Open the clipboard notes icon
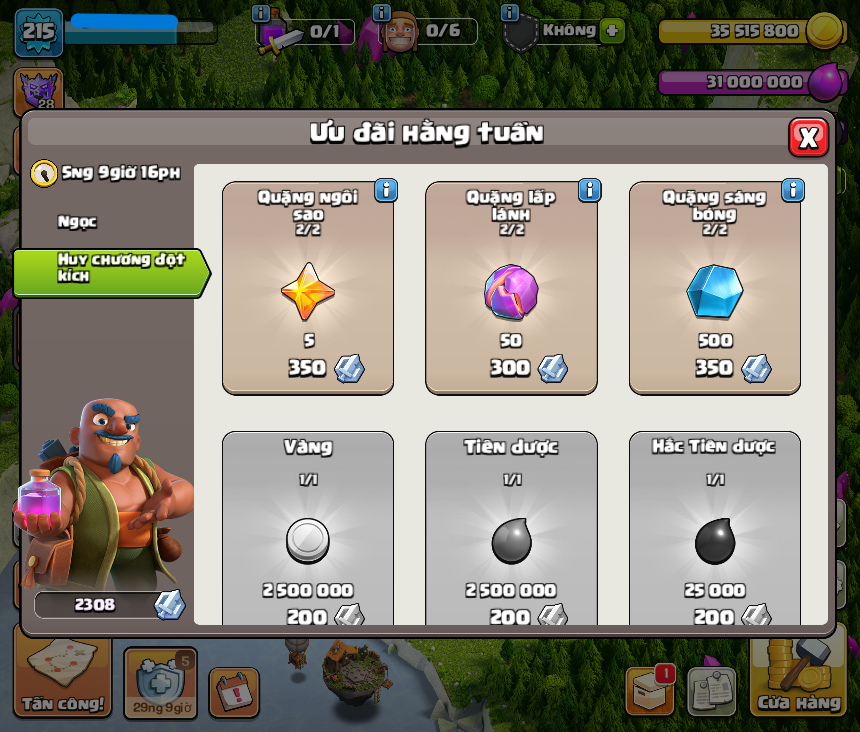 tap(711, 691)
